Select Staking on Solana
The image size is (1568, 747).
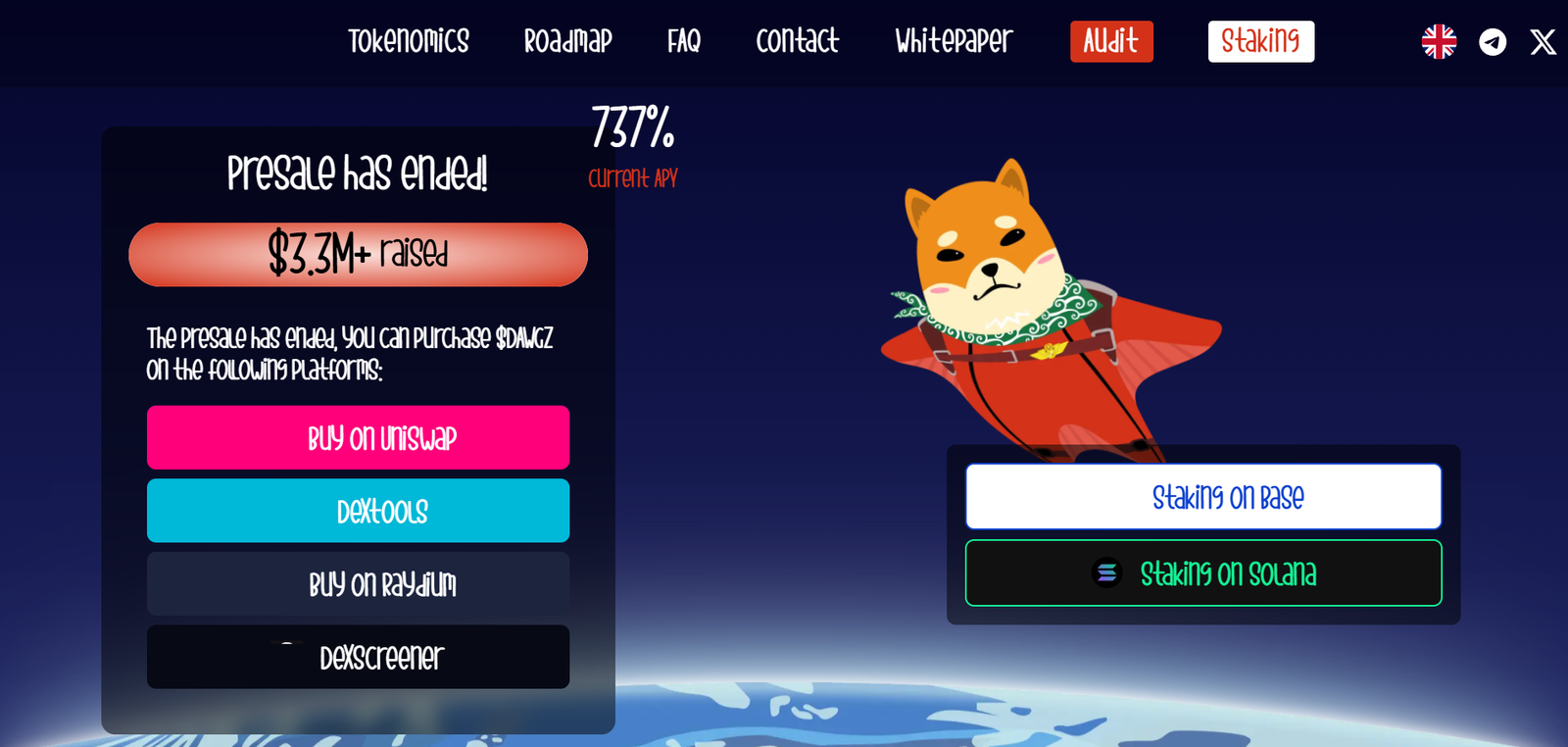pos(1203,573)
